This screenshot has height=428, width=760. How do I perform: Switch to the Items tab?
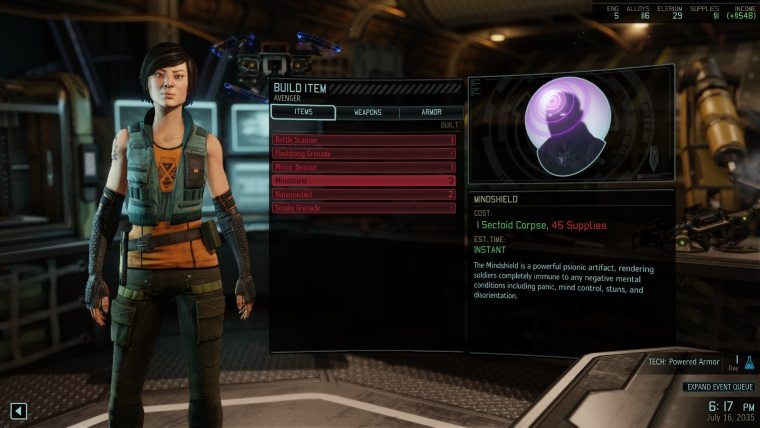coord(303,112)
